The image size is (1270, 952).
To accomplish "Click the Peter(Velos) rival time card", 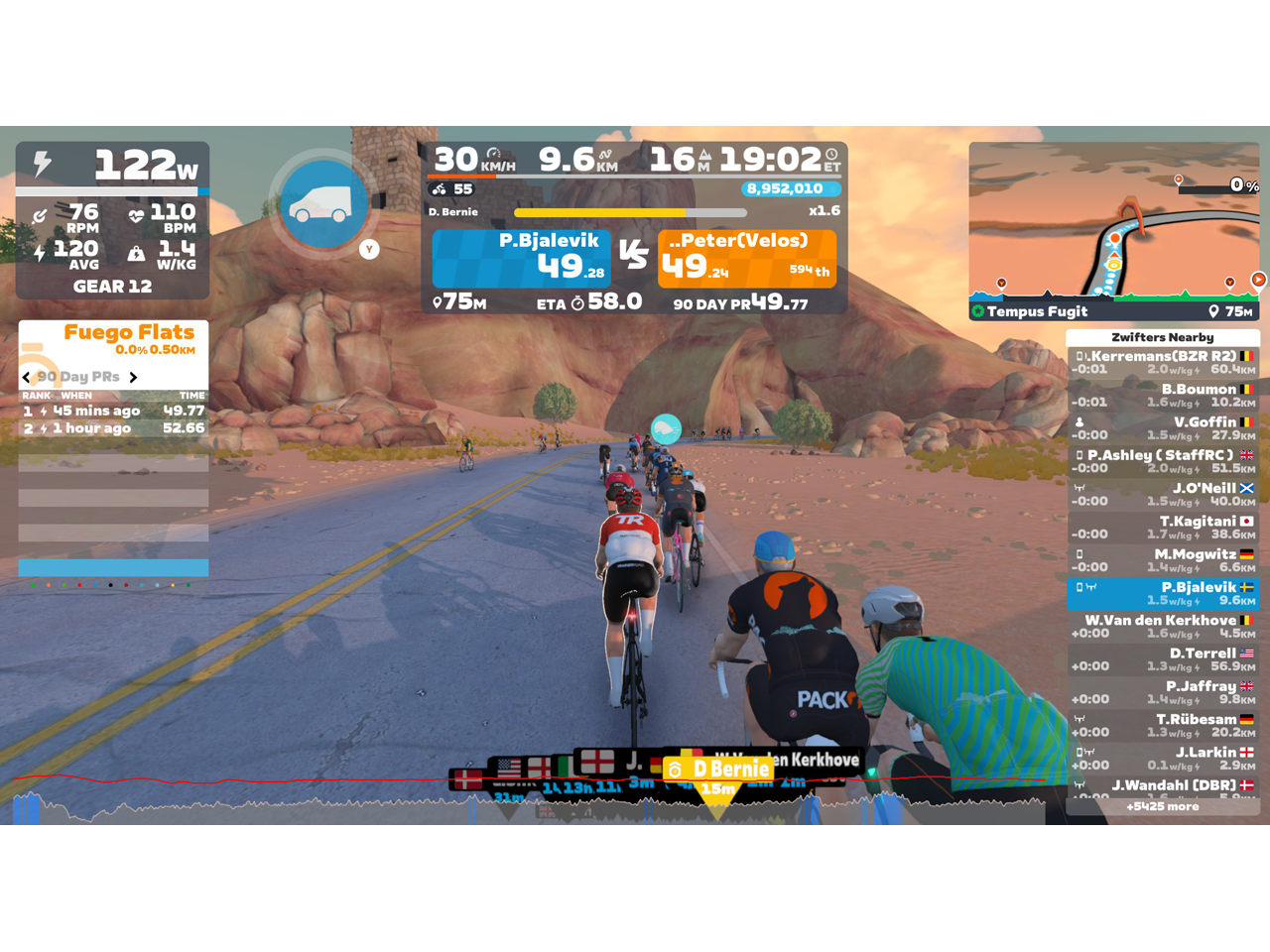I will click(747, 258).
